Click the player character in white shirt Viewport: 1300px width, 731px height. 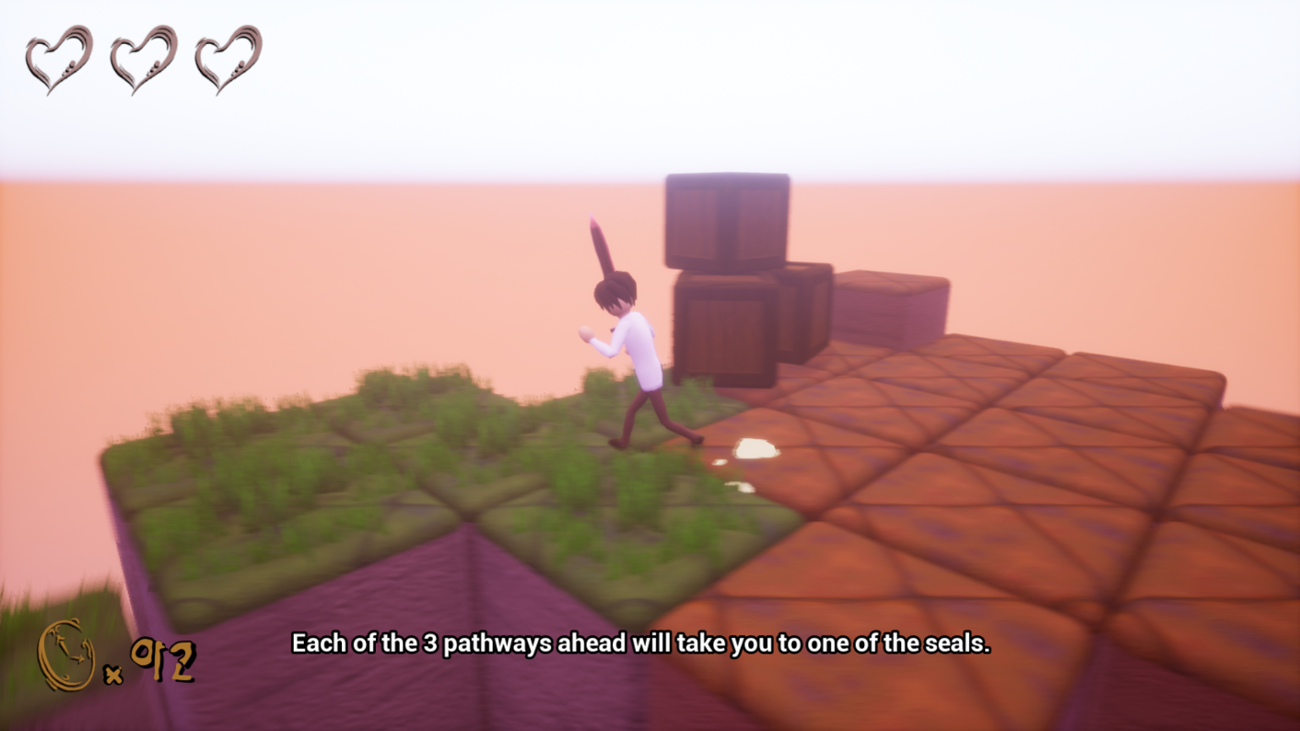(x=640, y=350)
